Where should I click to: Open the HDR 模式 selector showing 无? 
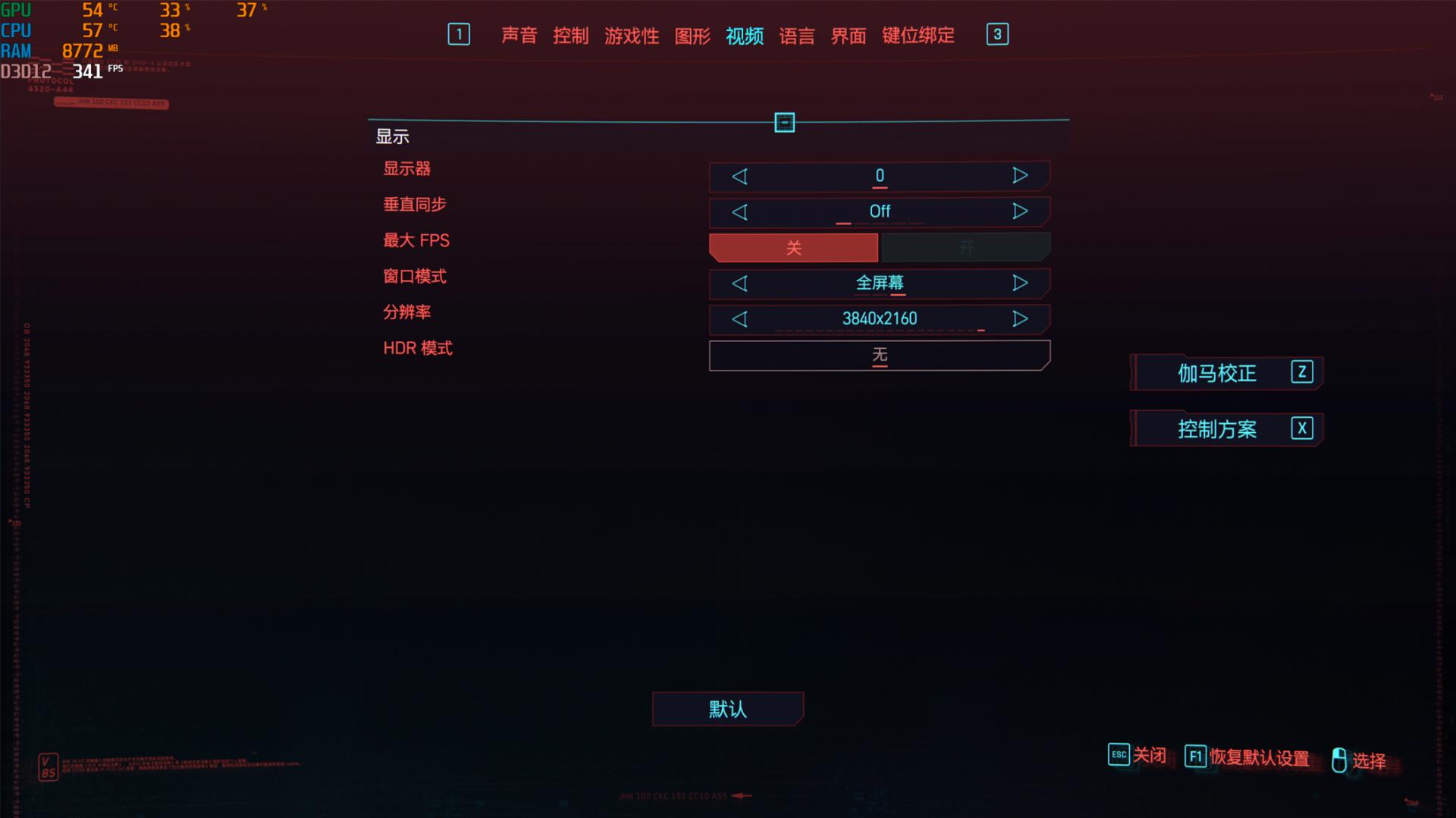tap(879, 355)
